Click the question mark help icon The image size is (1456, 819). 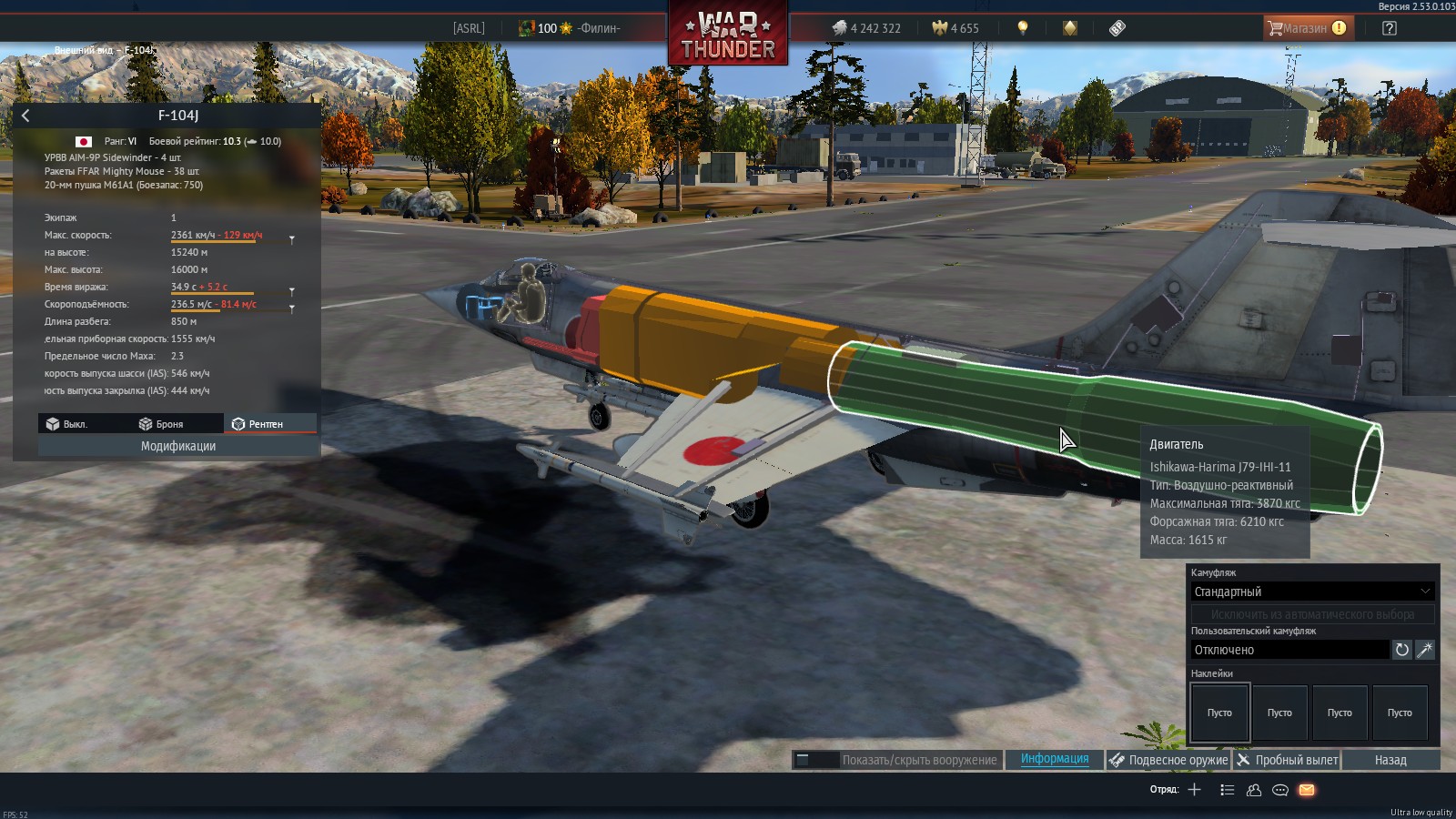pyautogui.click(x=1389, y=28)
